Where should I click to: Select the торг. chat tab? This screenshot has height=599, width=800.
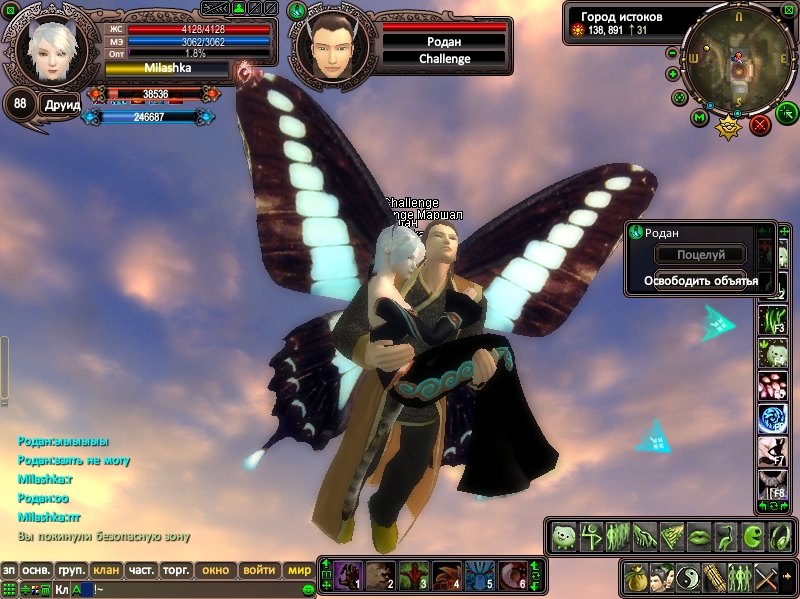point(177,570)
